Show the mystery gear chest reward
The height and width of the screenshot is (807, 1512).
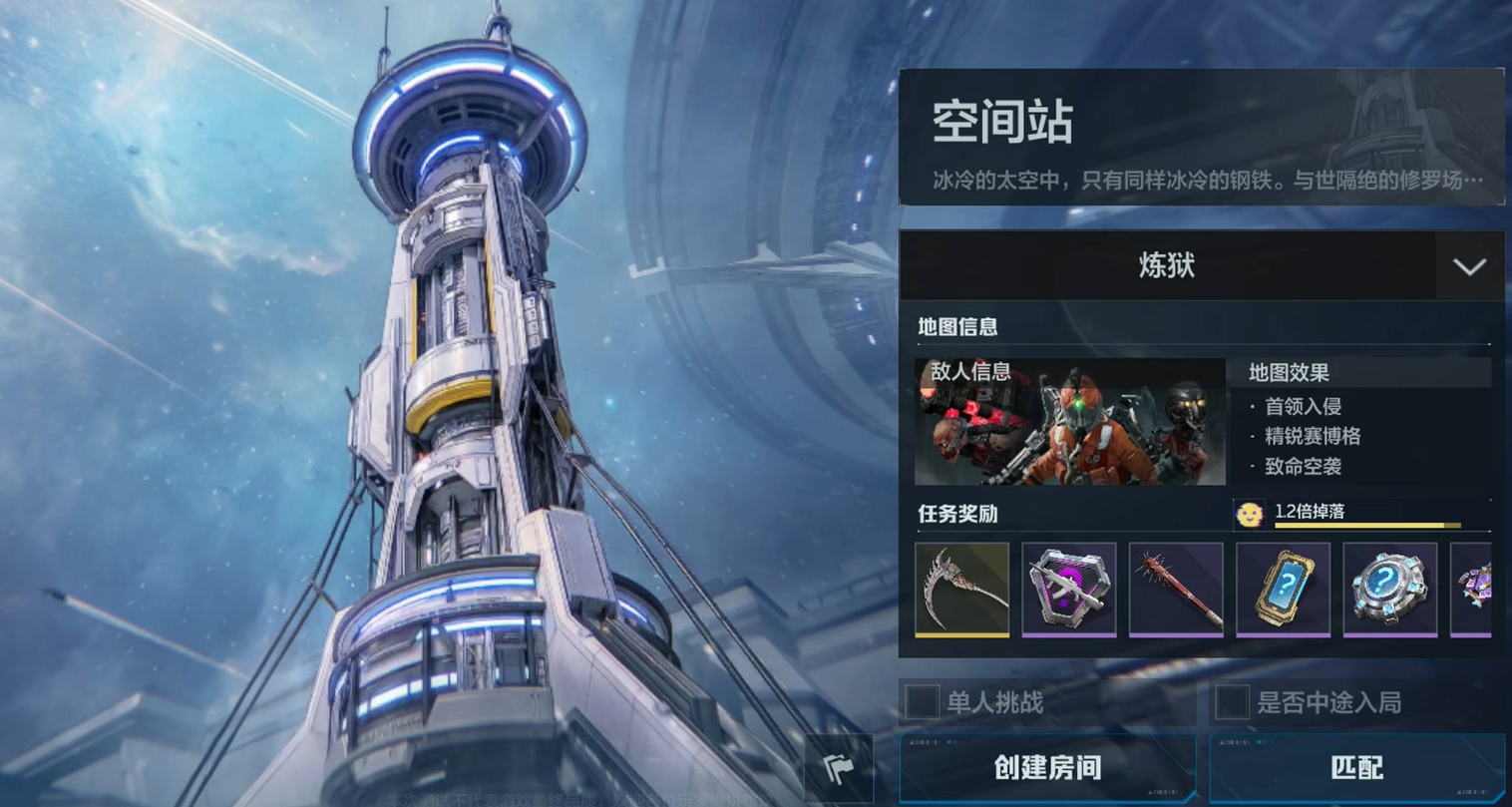1389,589
